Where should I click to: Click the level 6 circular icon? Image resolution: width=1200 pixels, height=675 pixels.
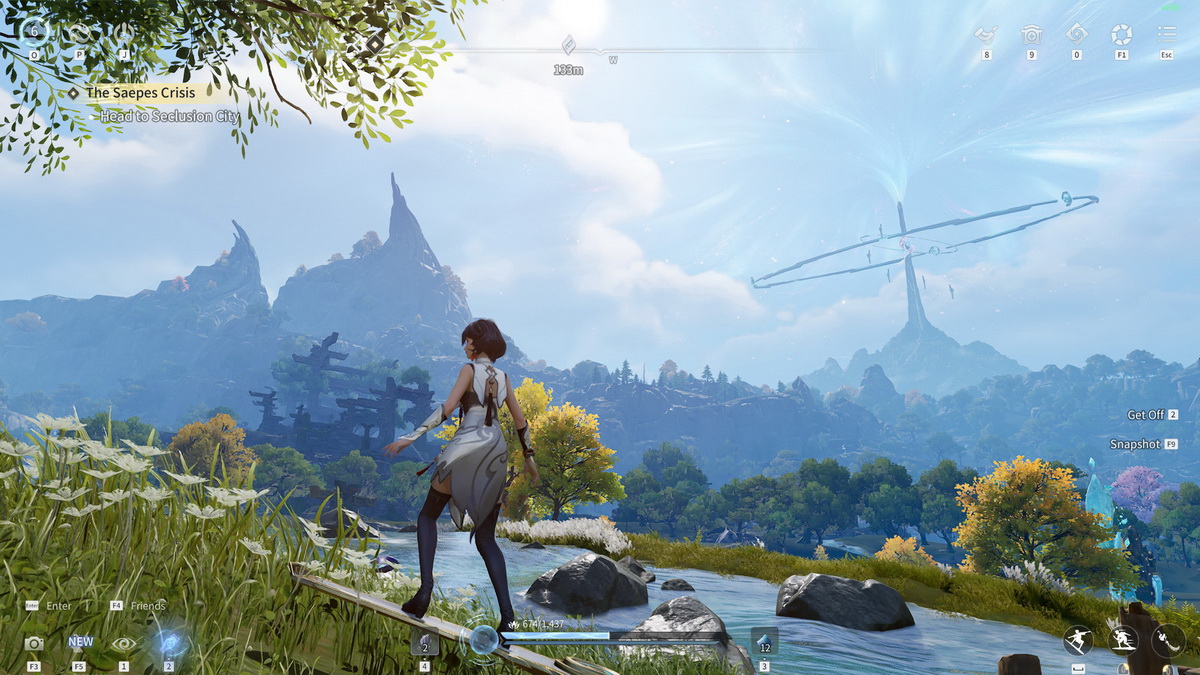tap(35, 31)
